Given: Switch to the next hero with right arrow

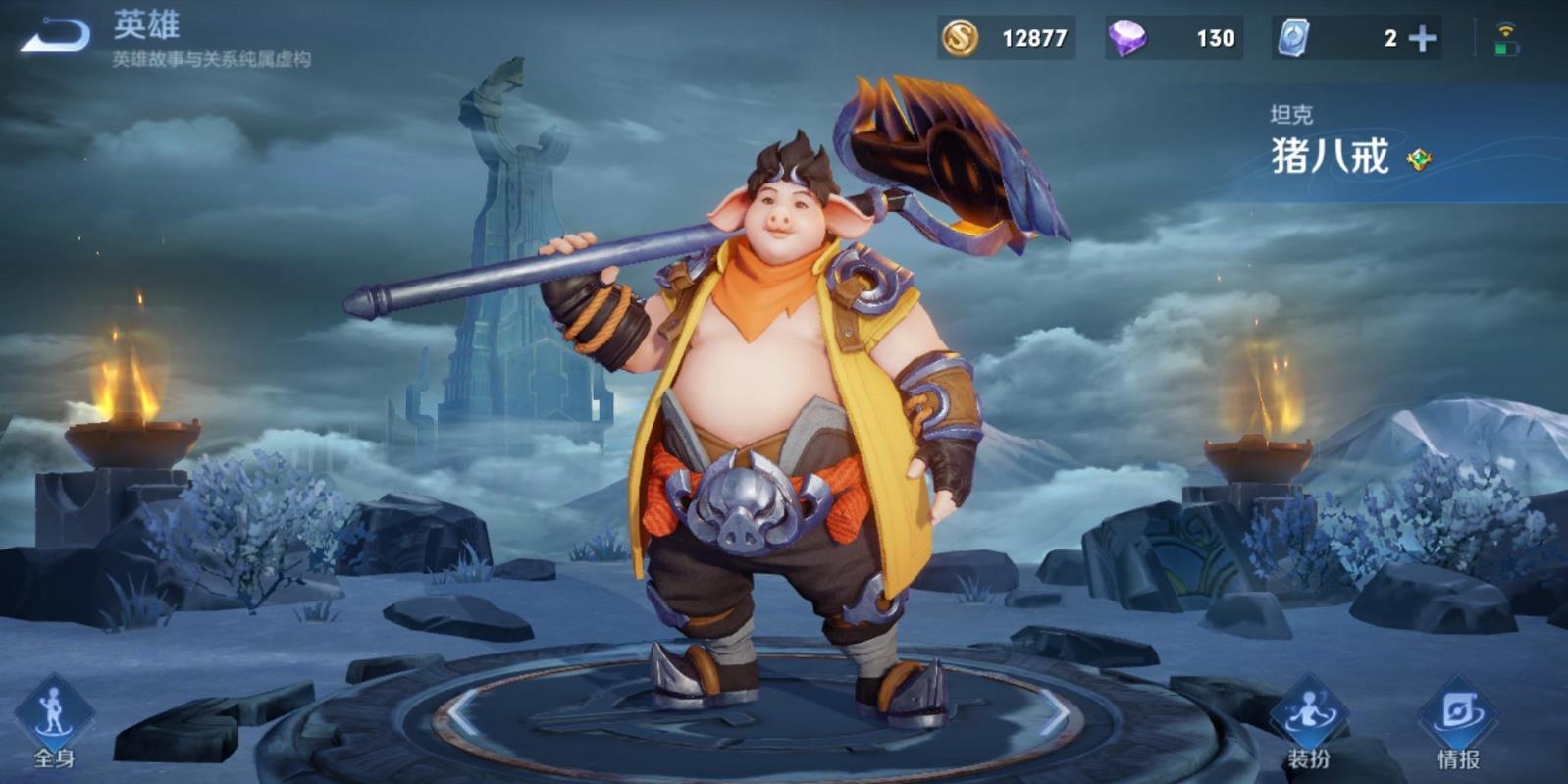Looking at the screenshot, I should tap(1056, 712).
